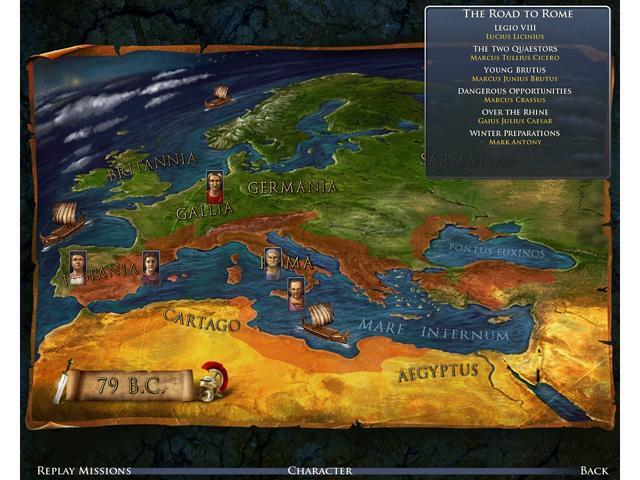Choose the Winter Preparations mission
Screen dimensions: 640x480
516,134
